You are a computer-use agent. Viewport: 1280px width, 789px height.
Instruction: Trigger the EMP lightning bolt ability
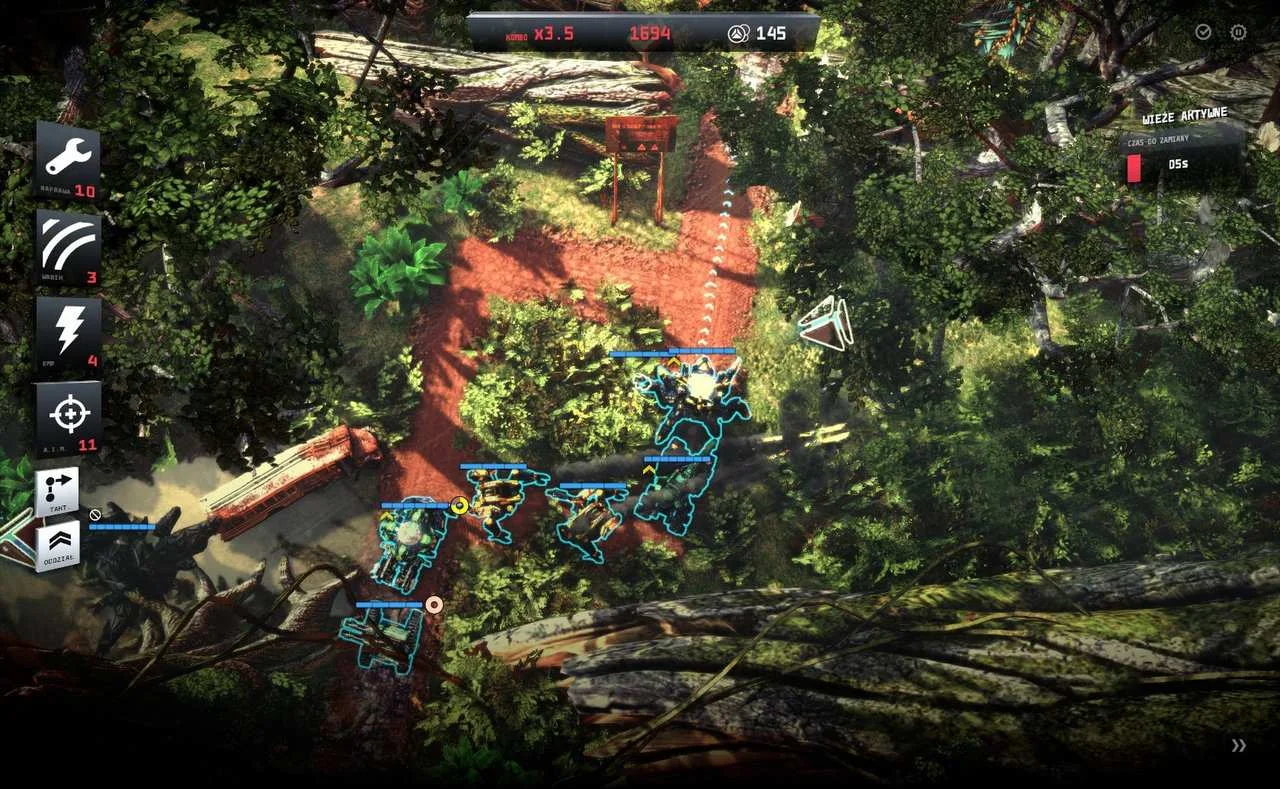(68, 334)
